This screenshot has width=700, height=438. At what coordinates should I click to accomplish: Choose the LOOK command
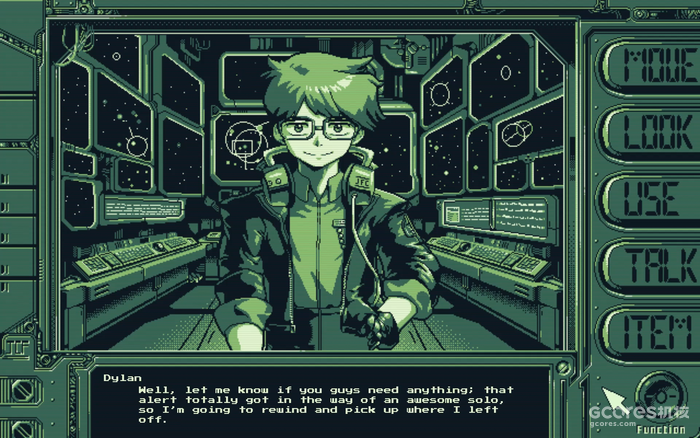click(655, 131)
